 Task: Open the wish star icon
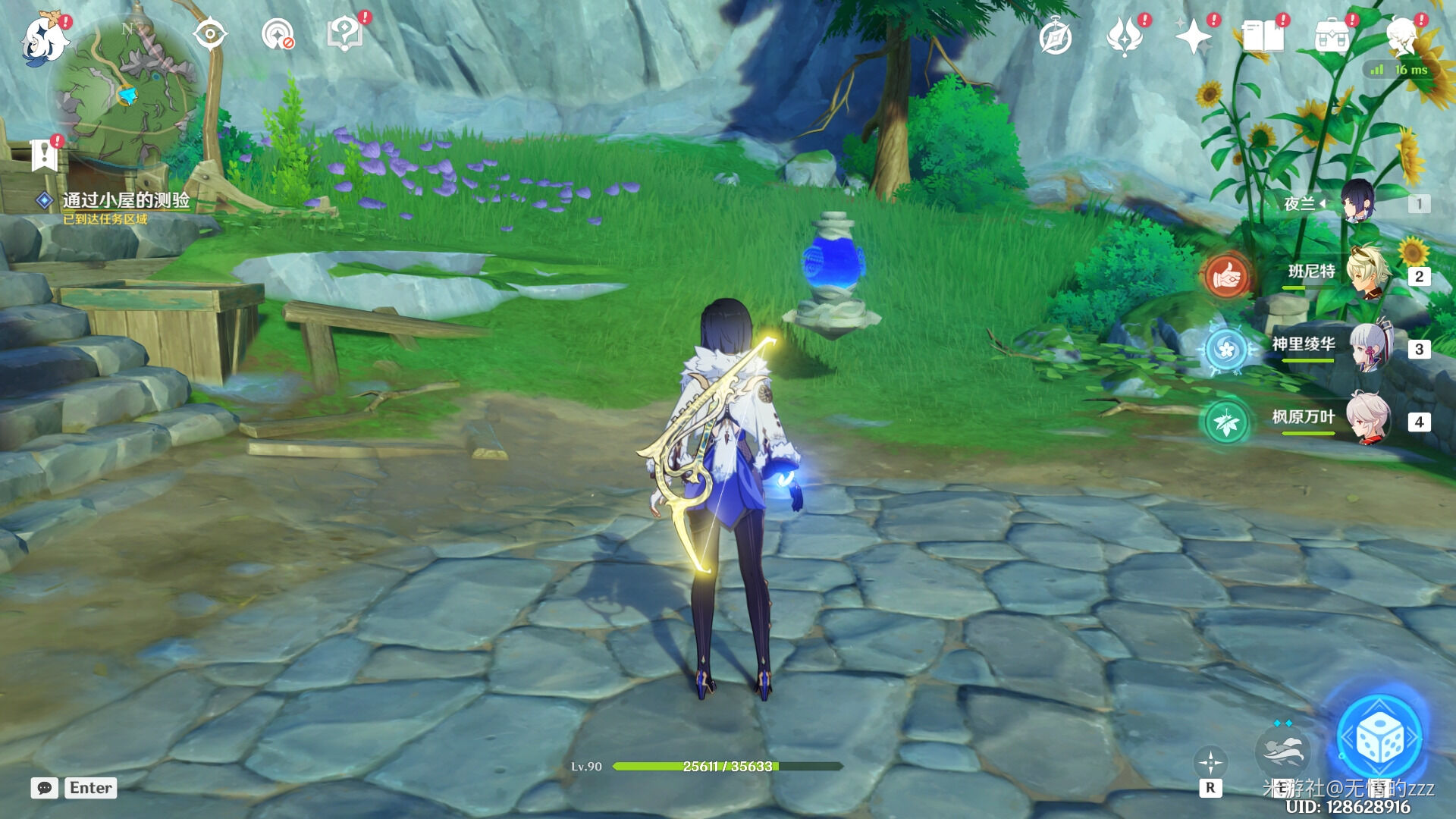1193,36
